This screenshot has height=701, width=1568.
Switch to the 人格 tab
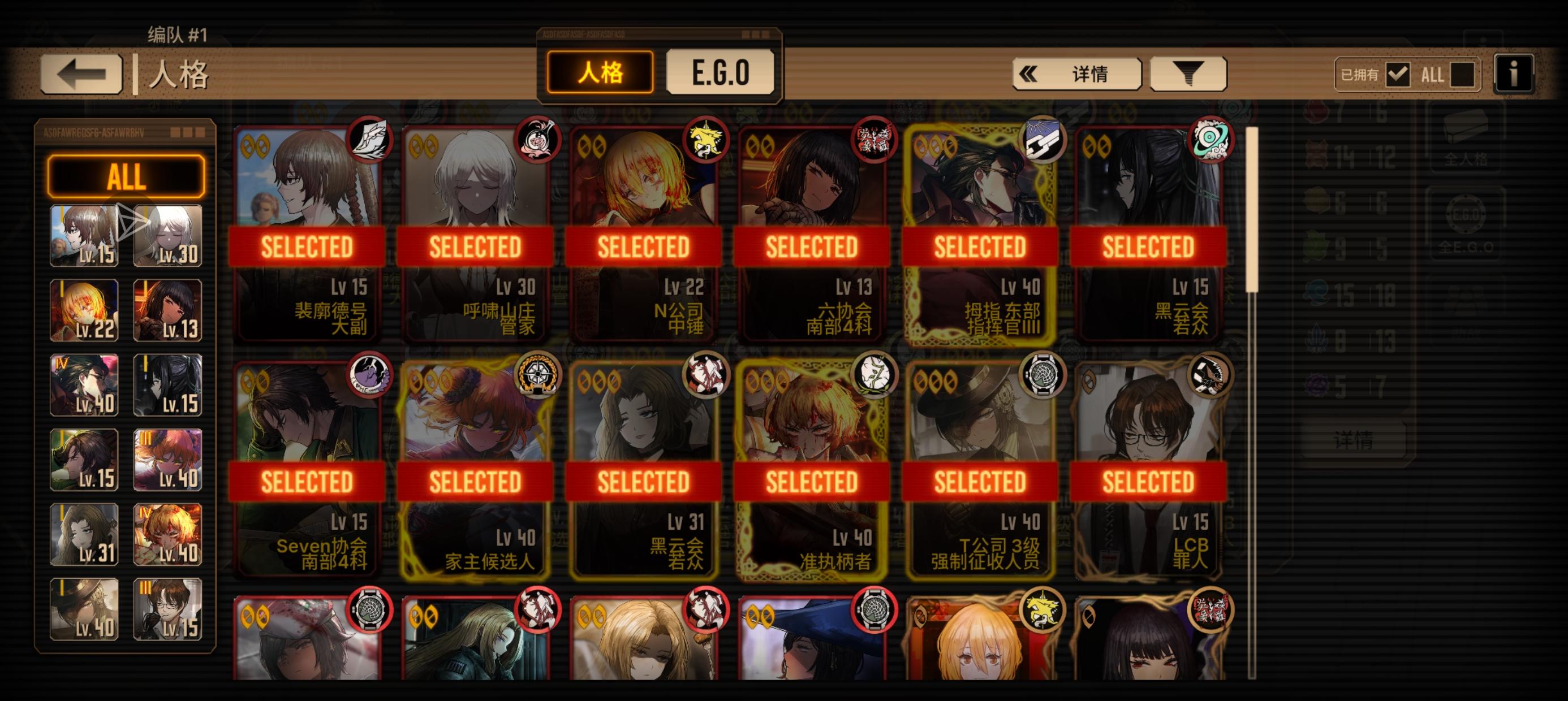click(601, 72)
